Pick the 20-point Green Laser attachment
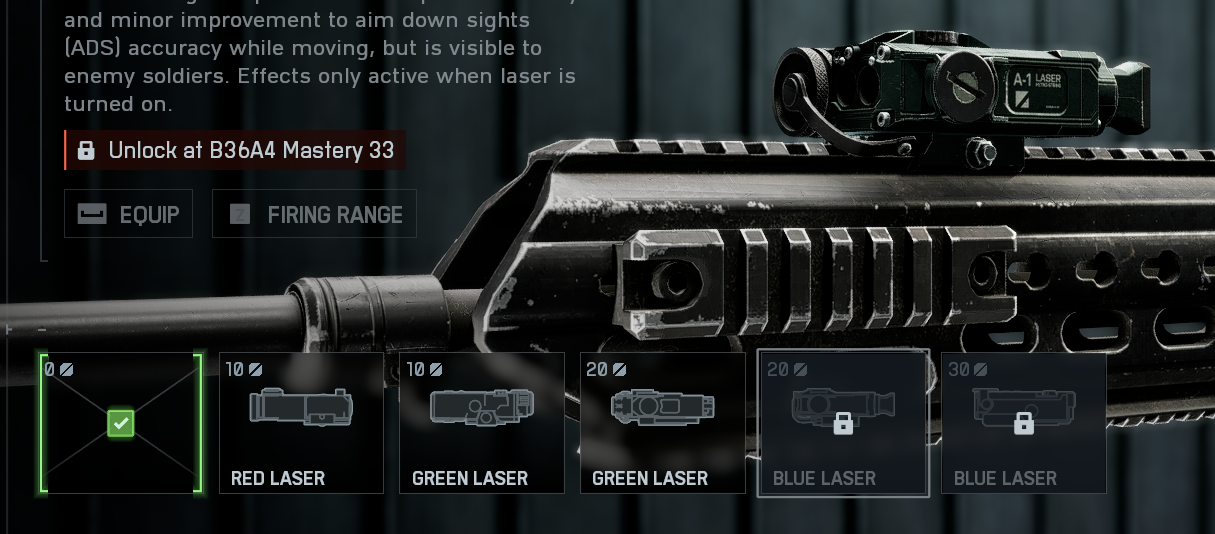This screenshot has height=534, width=1215. point(662,423)
